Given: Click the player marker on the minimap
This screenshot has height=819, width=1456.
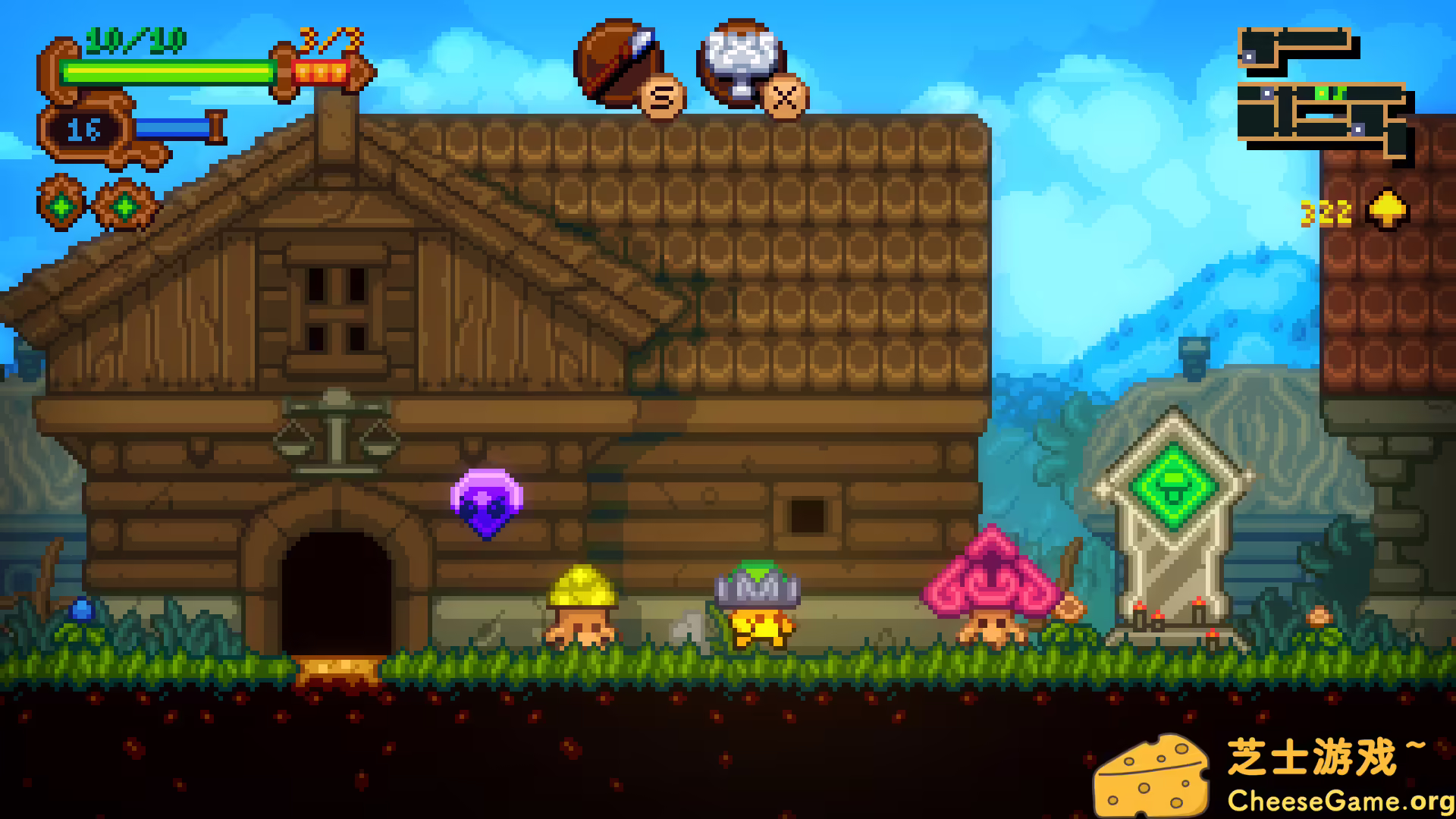Looking at the screenshot, I should tap(1322, 93).
